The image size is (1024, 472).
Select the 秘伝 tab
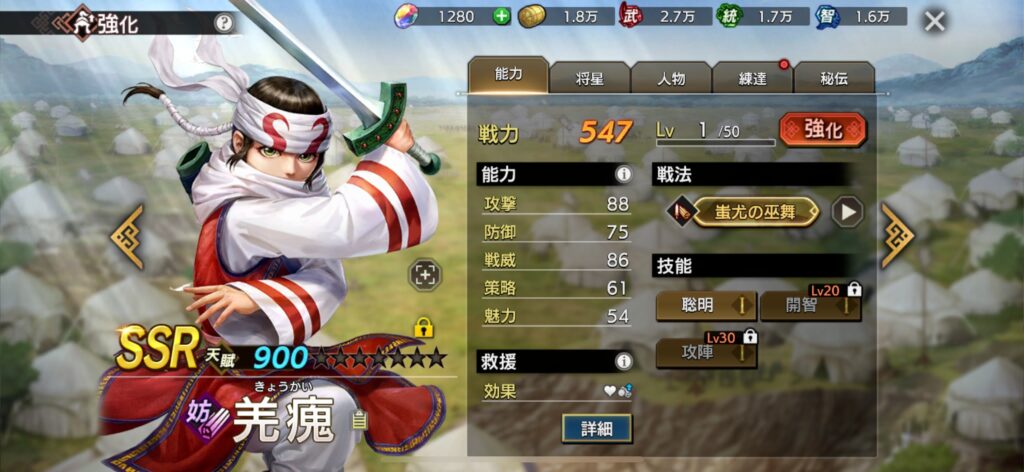click(834, 78)
